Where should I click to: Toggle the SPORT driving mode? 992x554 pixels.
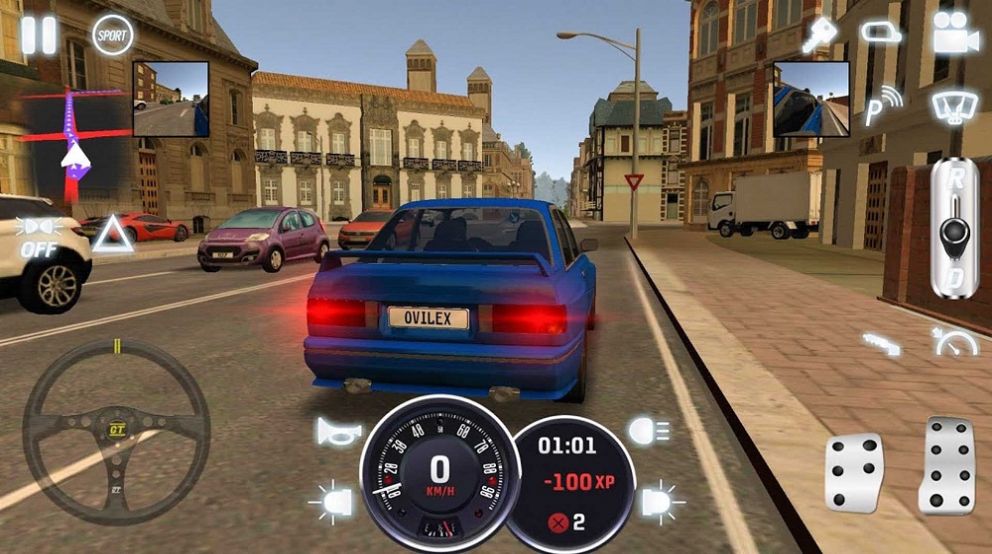[112, 35]
